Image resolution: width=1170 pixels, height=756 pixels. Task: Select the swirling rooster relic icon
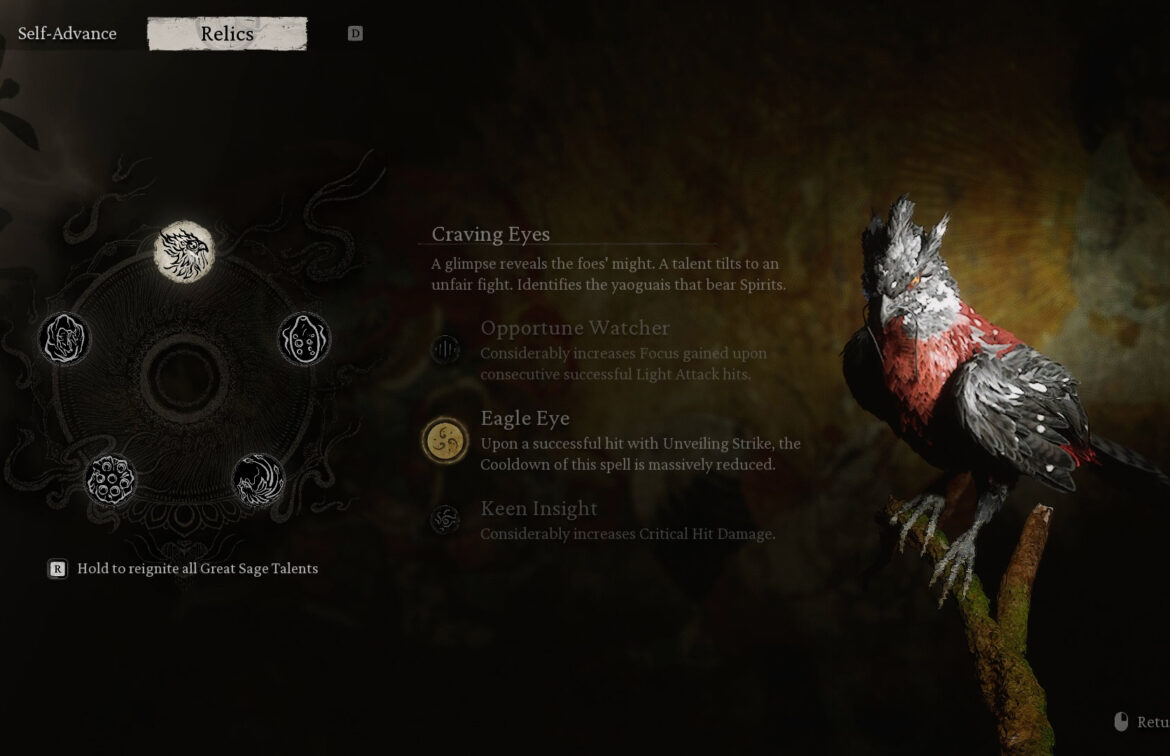[x=258, y=480]
